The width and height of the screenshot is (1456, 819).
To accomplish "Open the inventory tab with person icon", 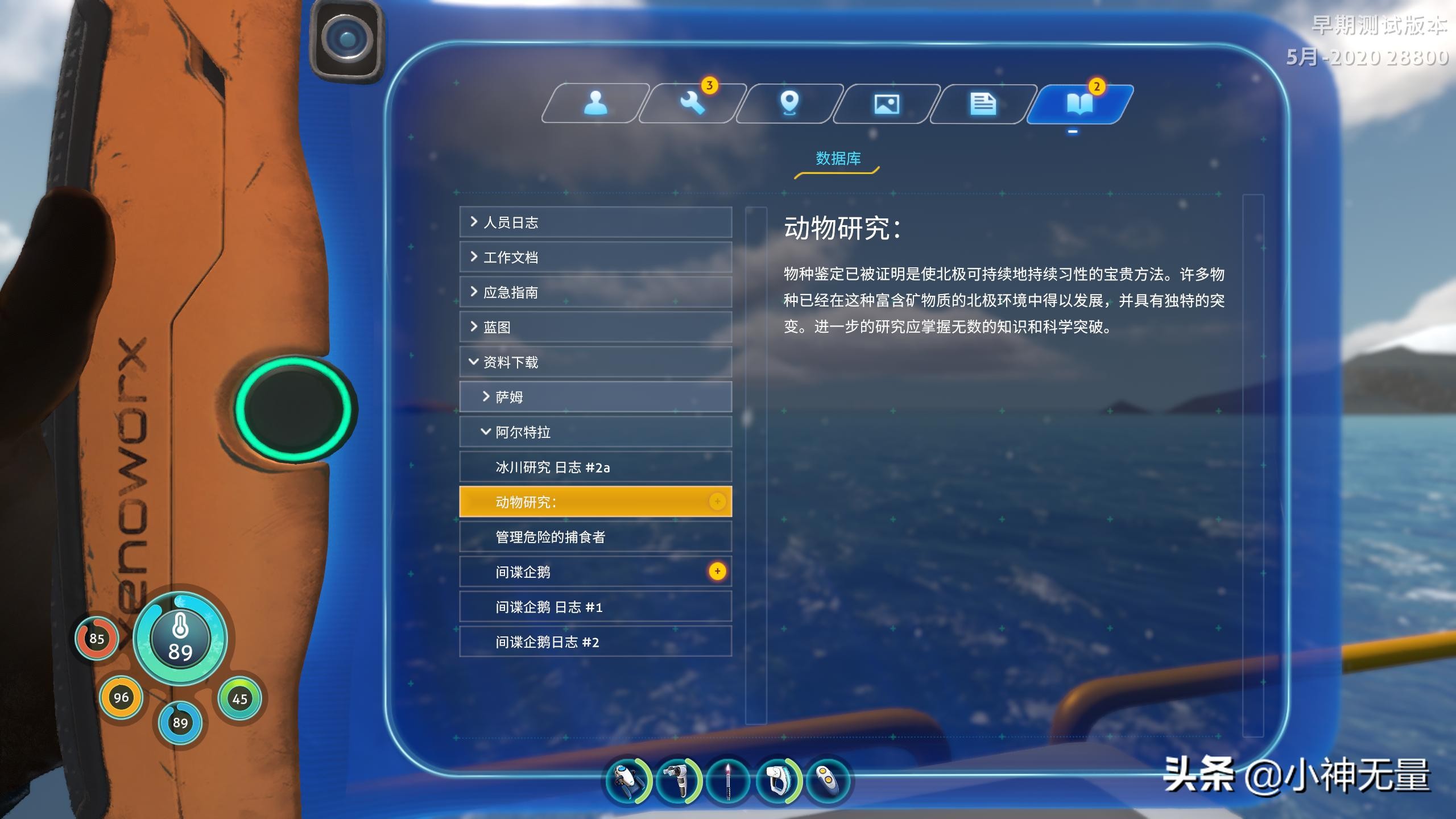I will point(595,104).
